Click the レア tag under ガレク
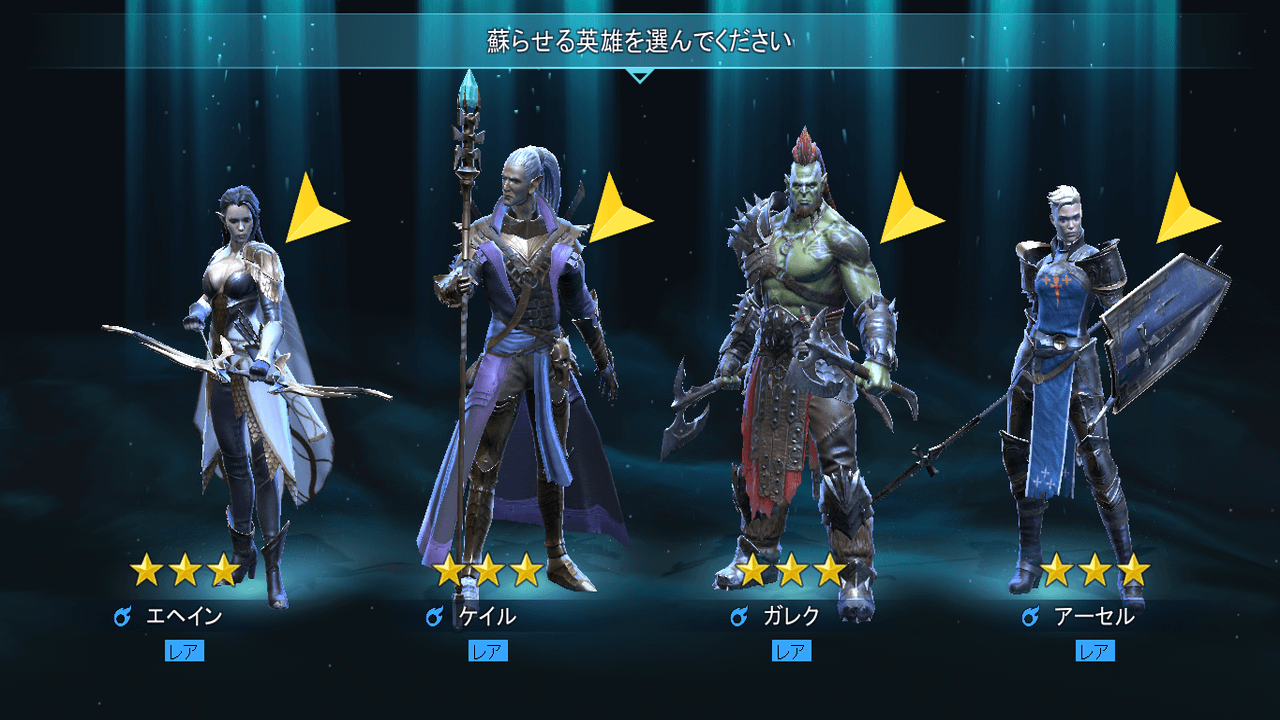The width and height of the screenshot is (1280, 720). tap(794, 651)
